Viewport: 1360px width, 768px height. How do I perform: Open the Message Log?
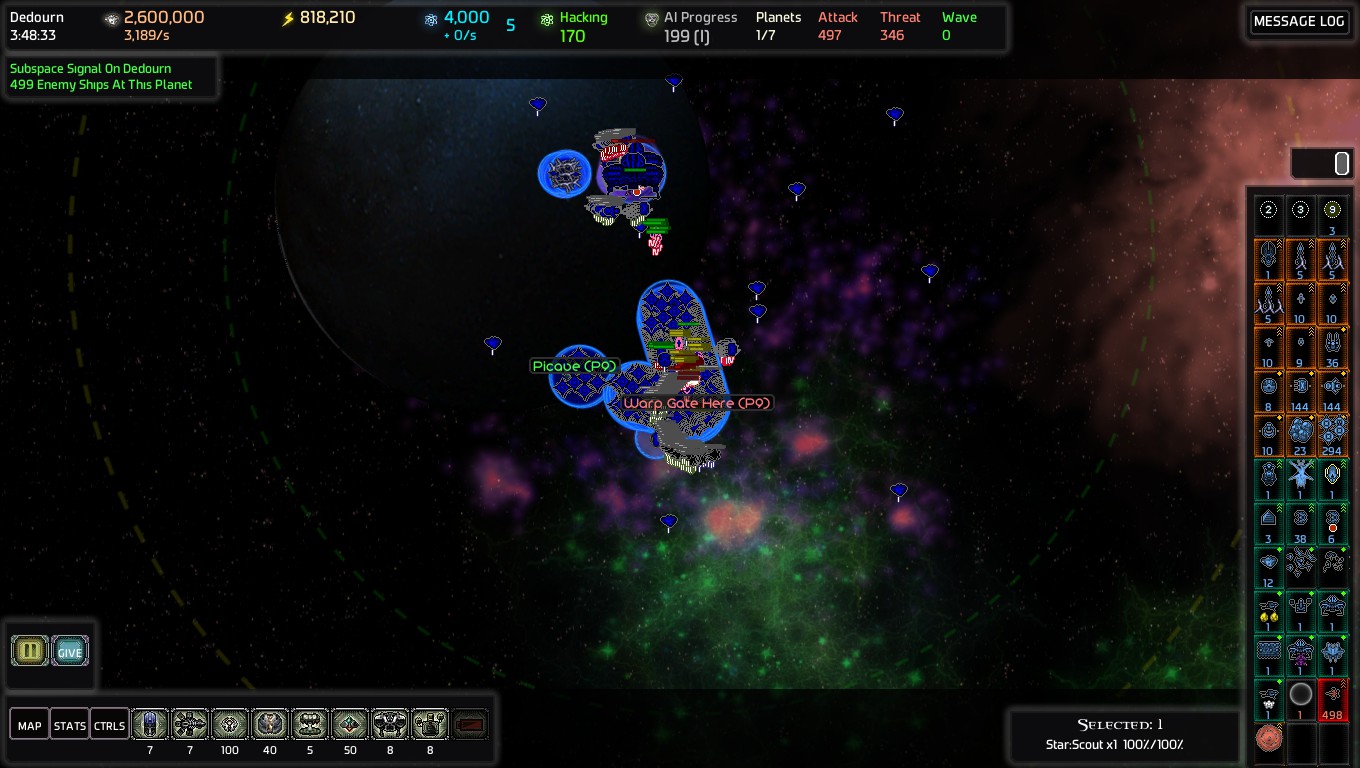[1298, 22]
